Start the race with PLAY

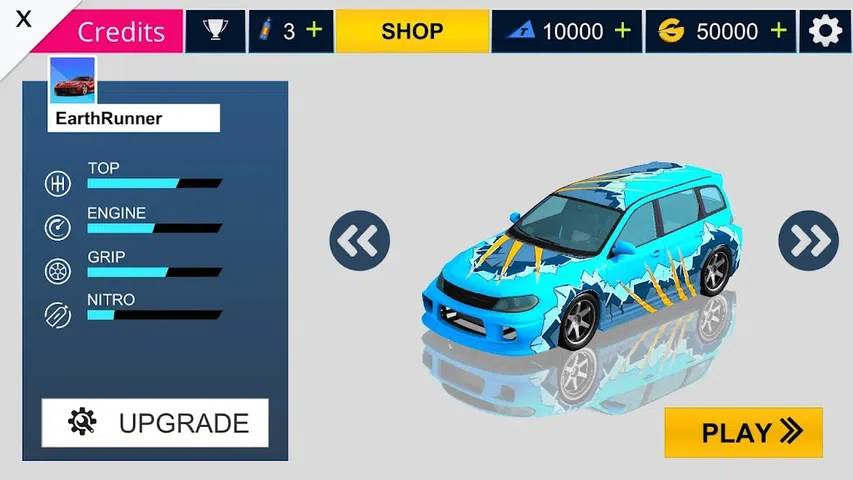tap(743, 432)
